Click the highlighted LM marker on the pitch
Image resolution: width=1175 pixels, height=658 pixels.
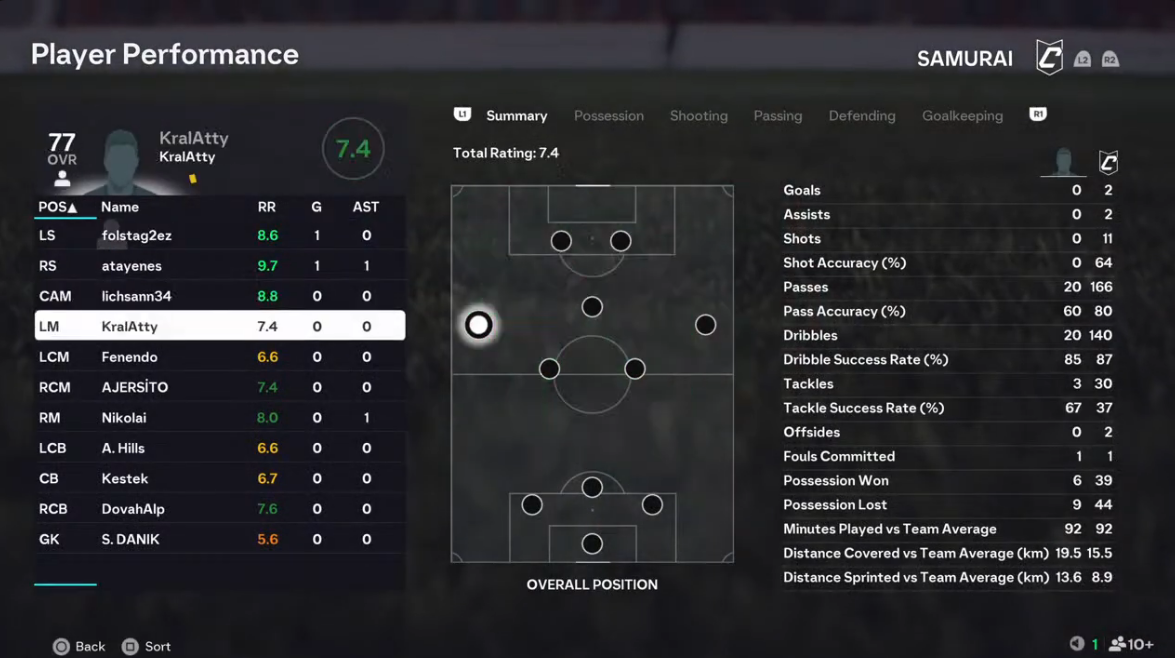(479, 325)
